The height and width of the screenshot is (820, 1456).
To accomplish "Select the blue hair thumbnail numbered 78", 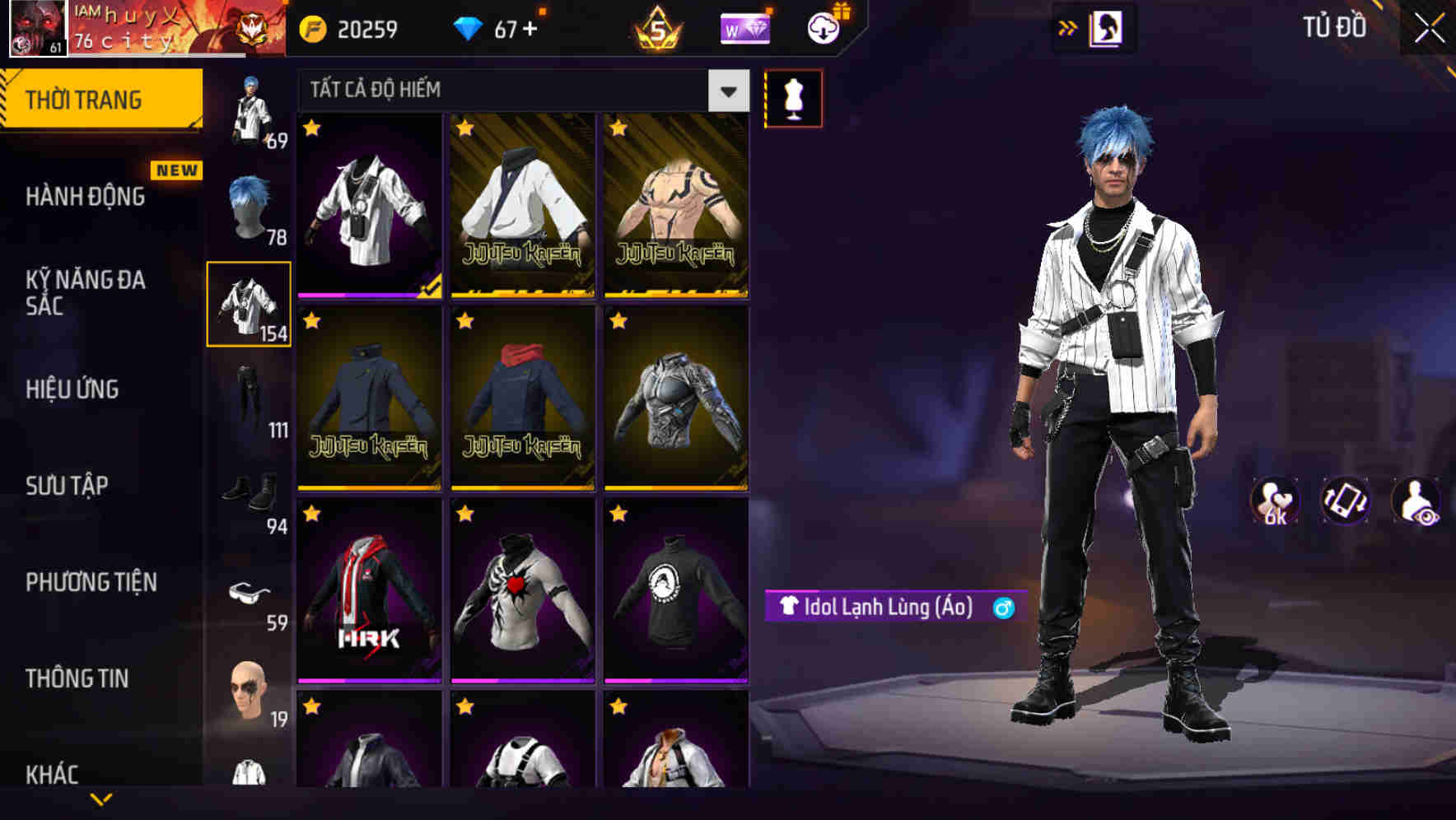I will (247, 206).
